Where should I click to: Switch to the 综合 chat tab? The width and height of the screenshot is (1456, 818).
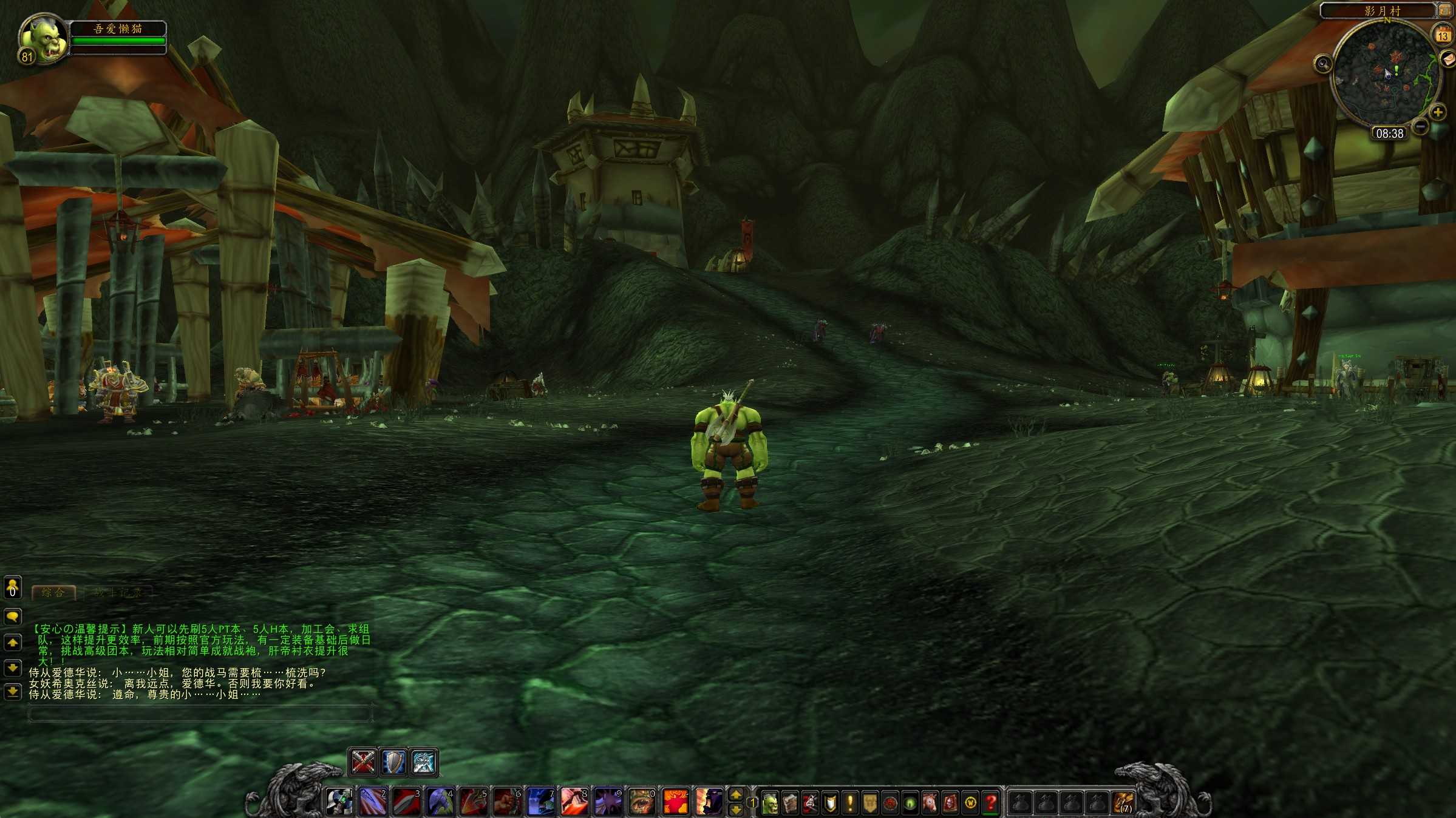click(53, 592)
